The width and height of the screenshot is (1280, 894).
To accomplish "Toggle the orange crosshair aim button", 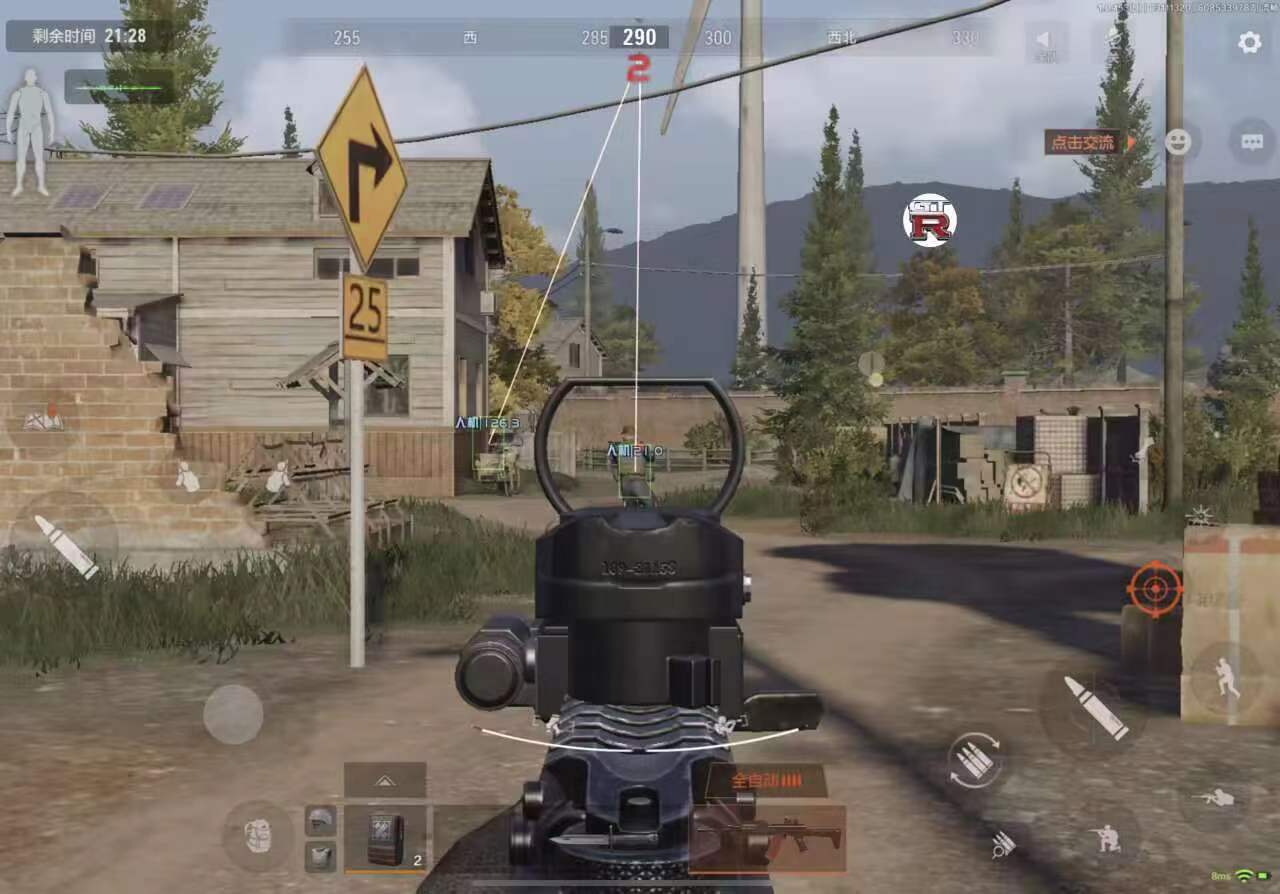I will (x=1154, y=588).
